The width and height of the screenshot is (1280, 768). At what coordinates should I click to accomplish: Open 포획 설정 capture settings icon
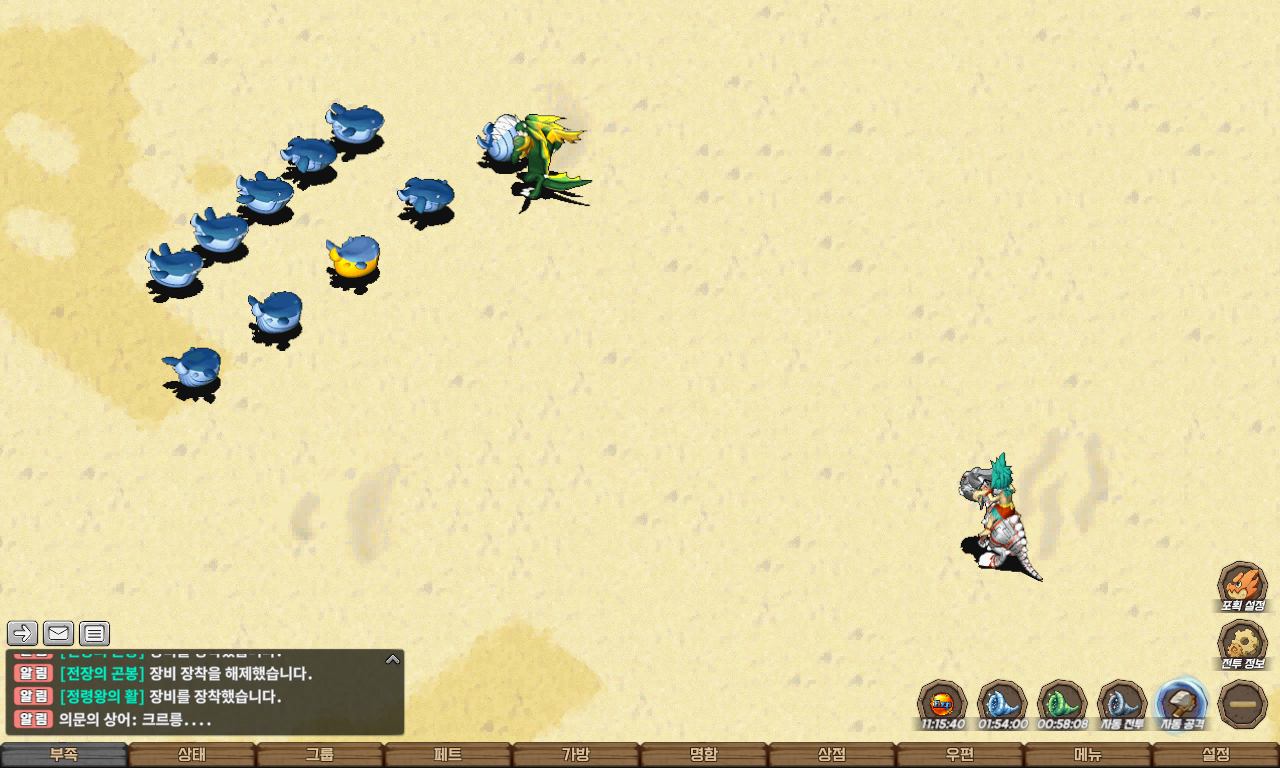pyautogui.click(x=1242, y=585)
